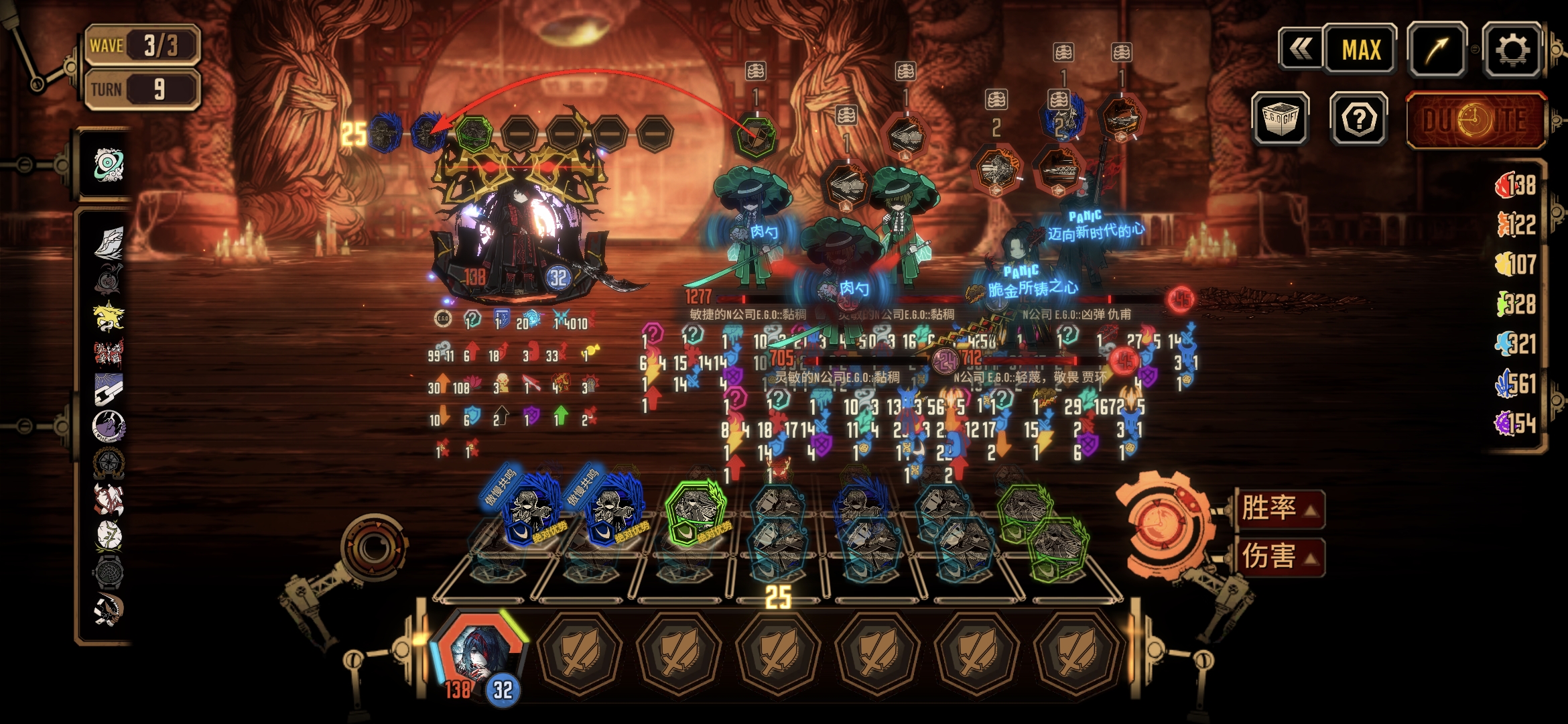The height and width of the screenshot is (724, 1568).
Task: Toggle the golden arrow targeting button
Action: click(1437, 50)
